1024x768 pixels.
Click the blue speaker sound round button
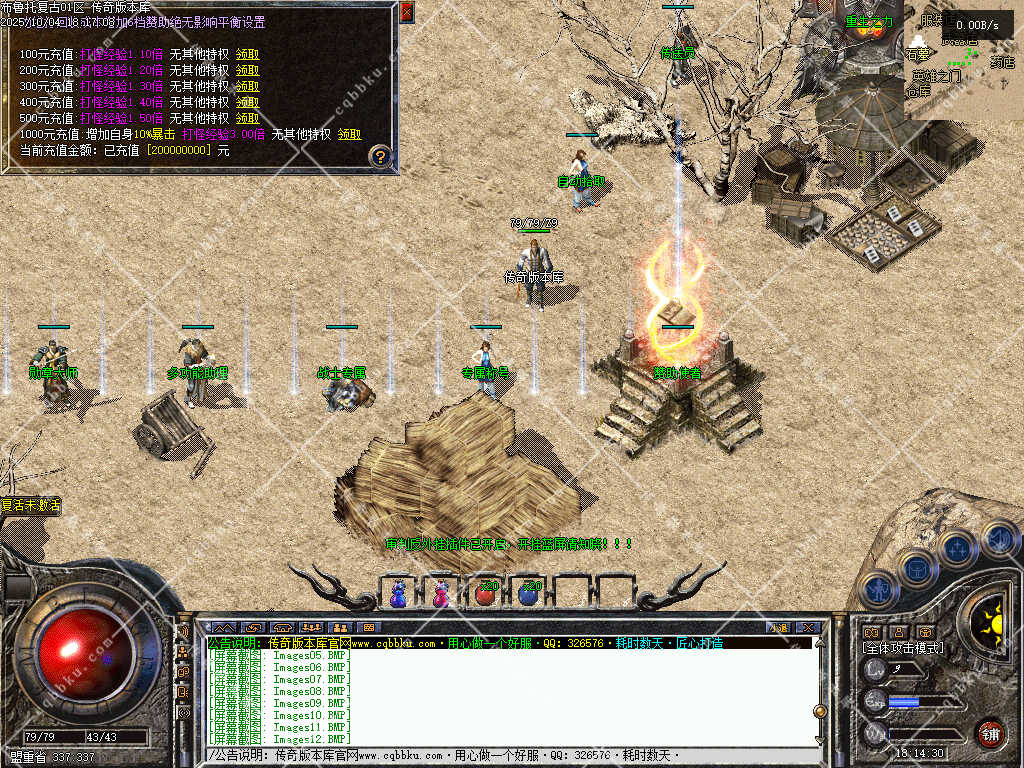click(x=999, y=538)
